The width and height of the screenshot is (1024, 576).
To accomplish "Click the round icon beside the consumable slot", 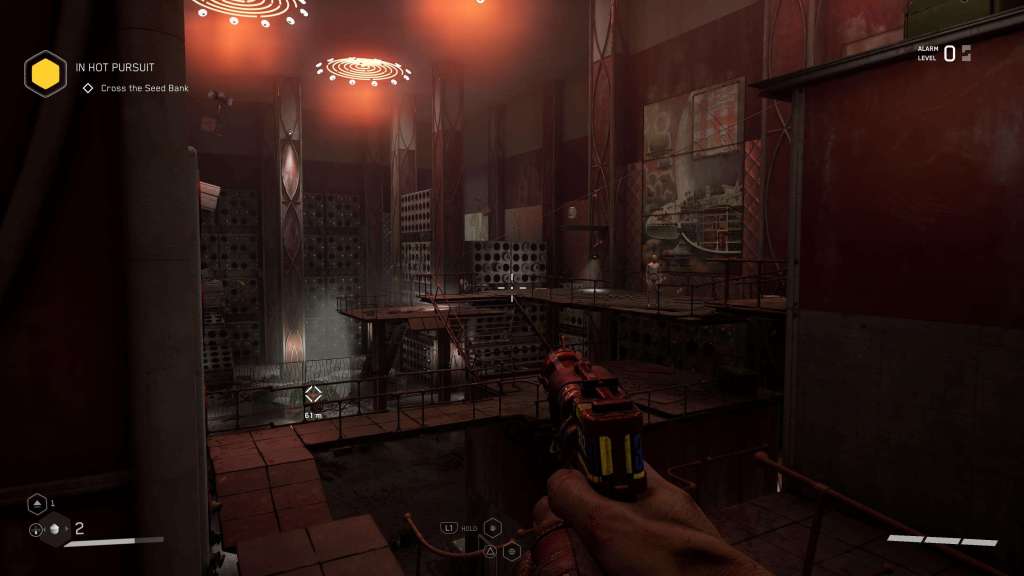I will pos(36,531).
